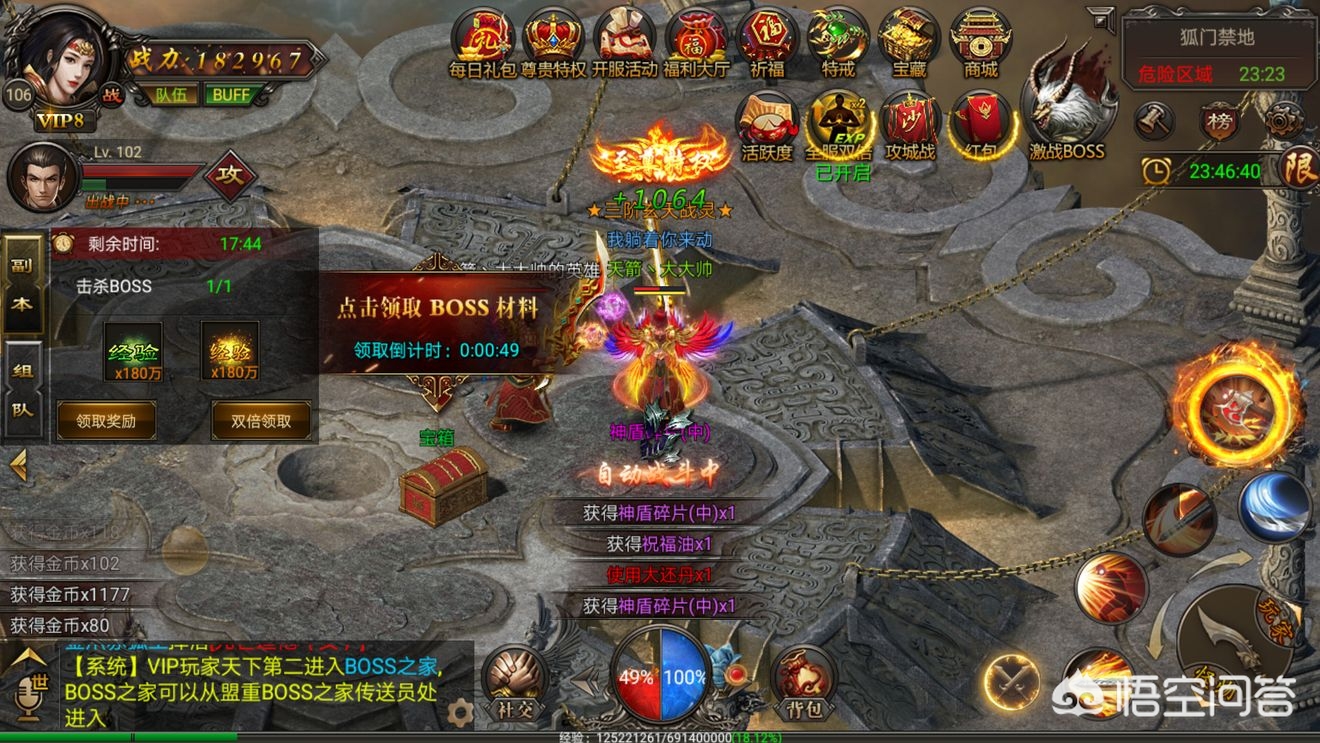The image size is (1320, 743).
Task: Open the 祈福 blessing icon
Action: tap(767, 40)
